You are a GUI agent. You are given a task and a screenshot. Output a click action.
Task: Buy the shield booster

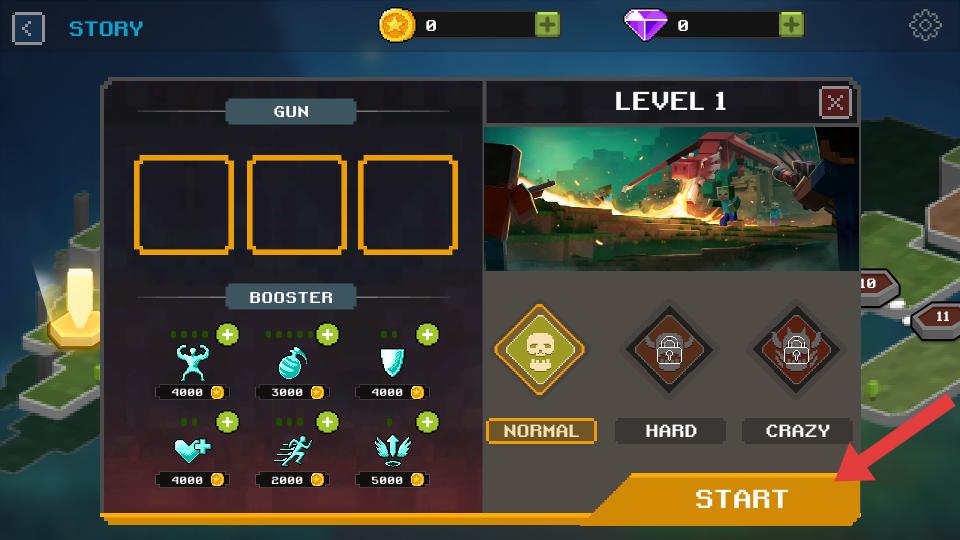[427, 334]
